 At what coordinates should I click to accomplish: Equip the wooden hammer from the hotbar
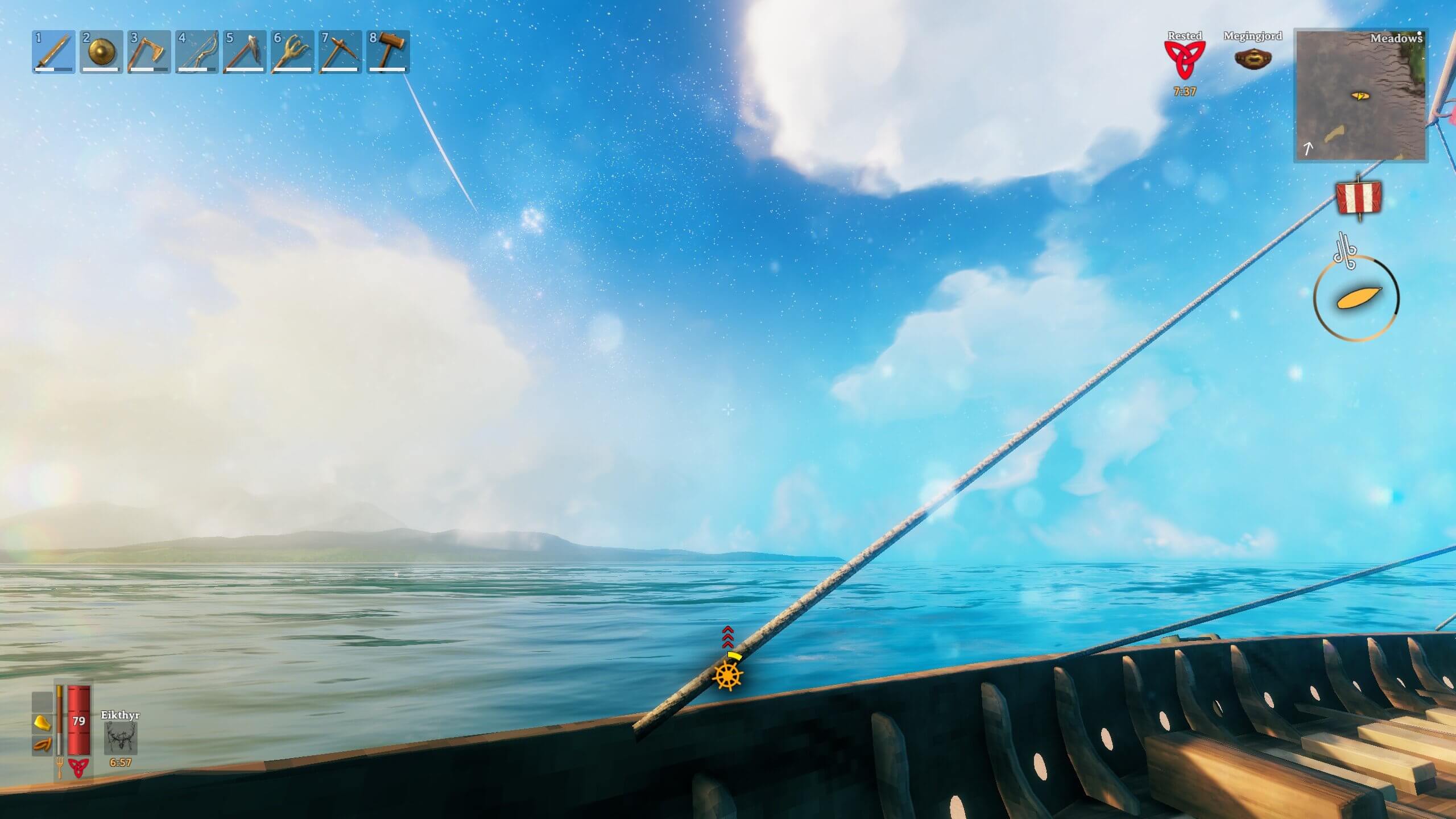(x=388, y=52)
